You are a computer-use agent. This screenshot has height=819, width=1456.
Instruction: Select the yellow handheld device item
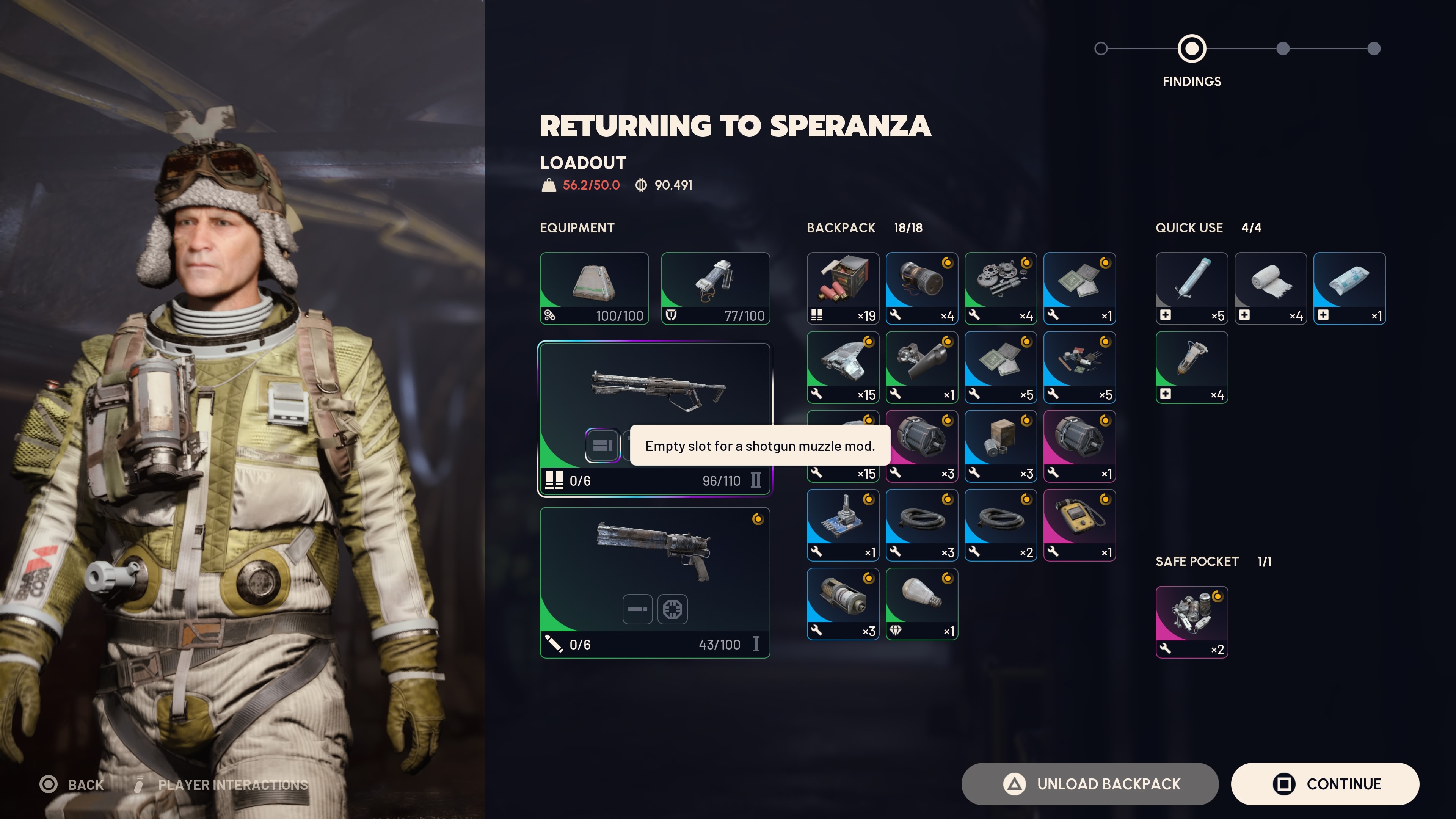point(1079,524)
